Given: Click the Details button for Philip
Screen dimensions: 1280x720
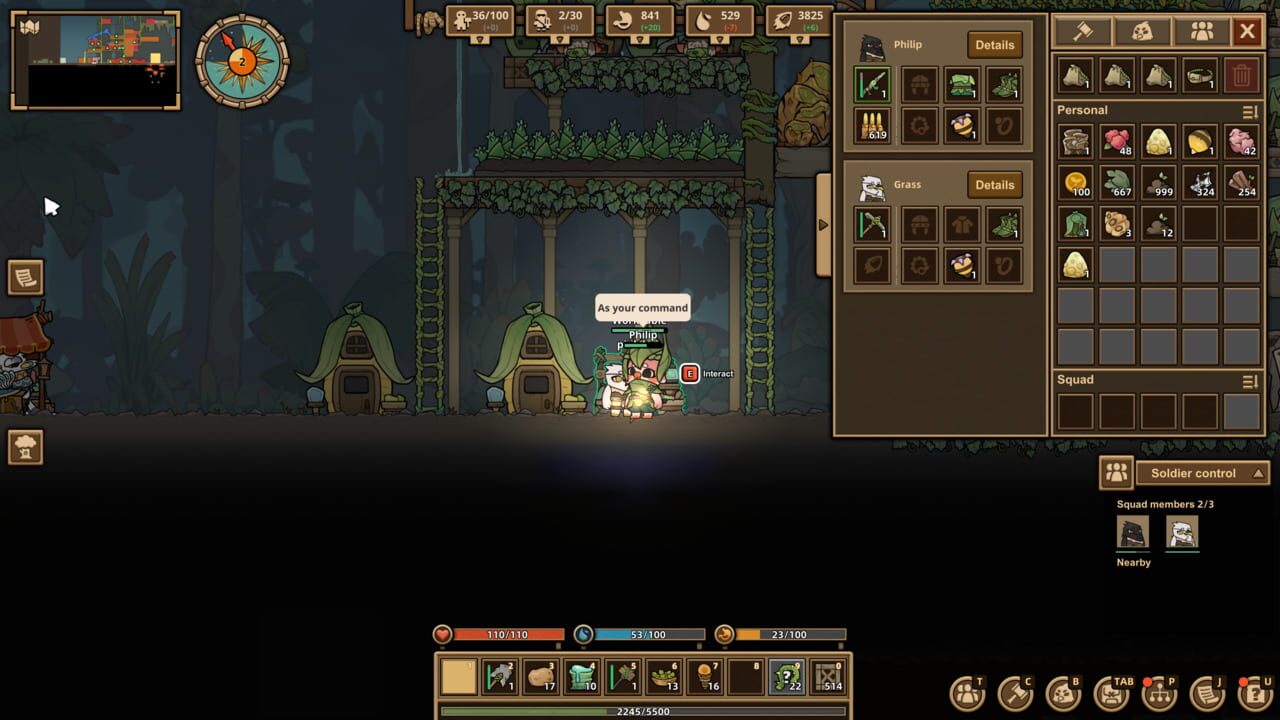Looking at the screenshot, I should pyautogui.click(x=994, y=45).
